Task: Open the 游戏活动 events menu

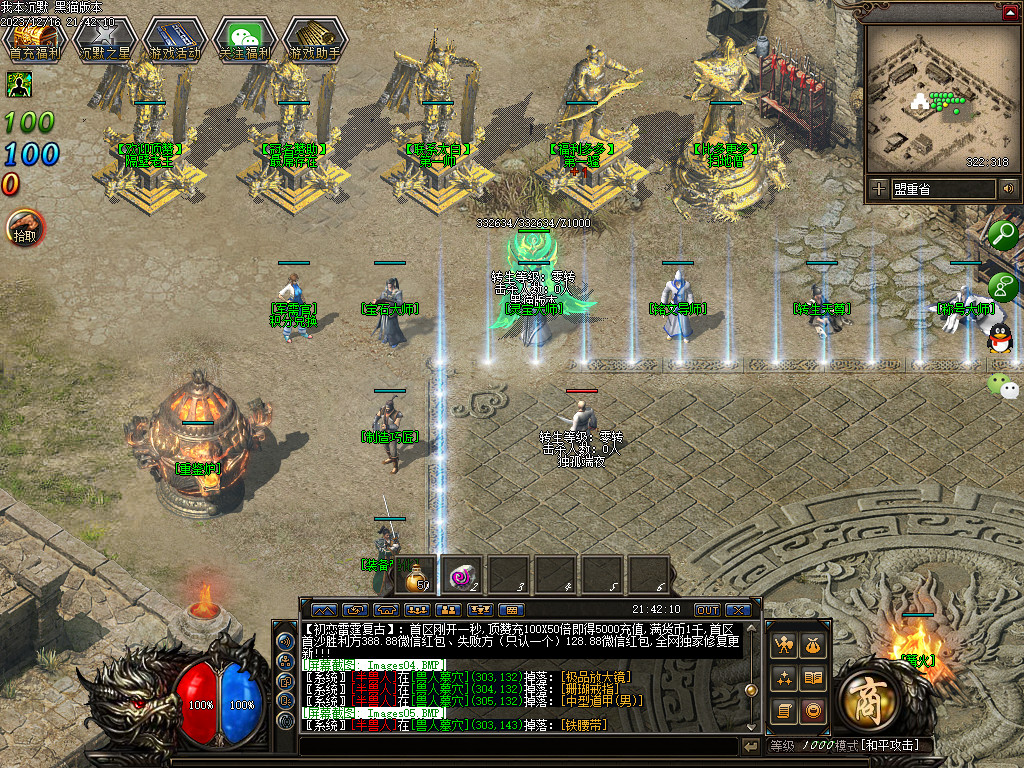Action: [175, 38]
